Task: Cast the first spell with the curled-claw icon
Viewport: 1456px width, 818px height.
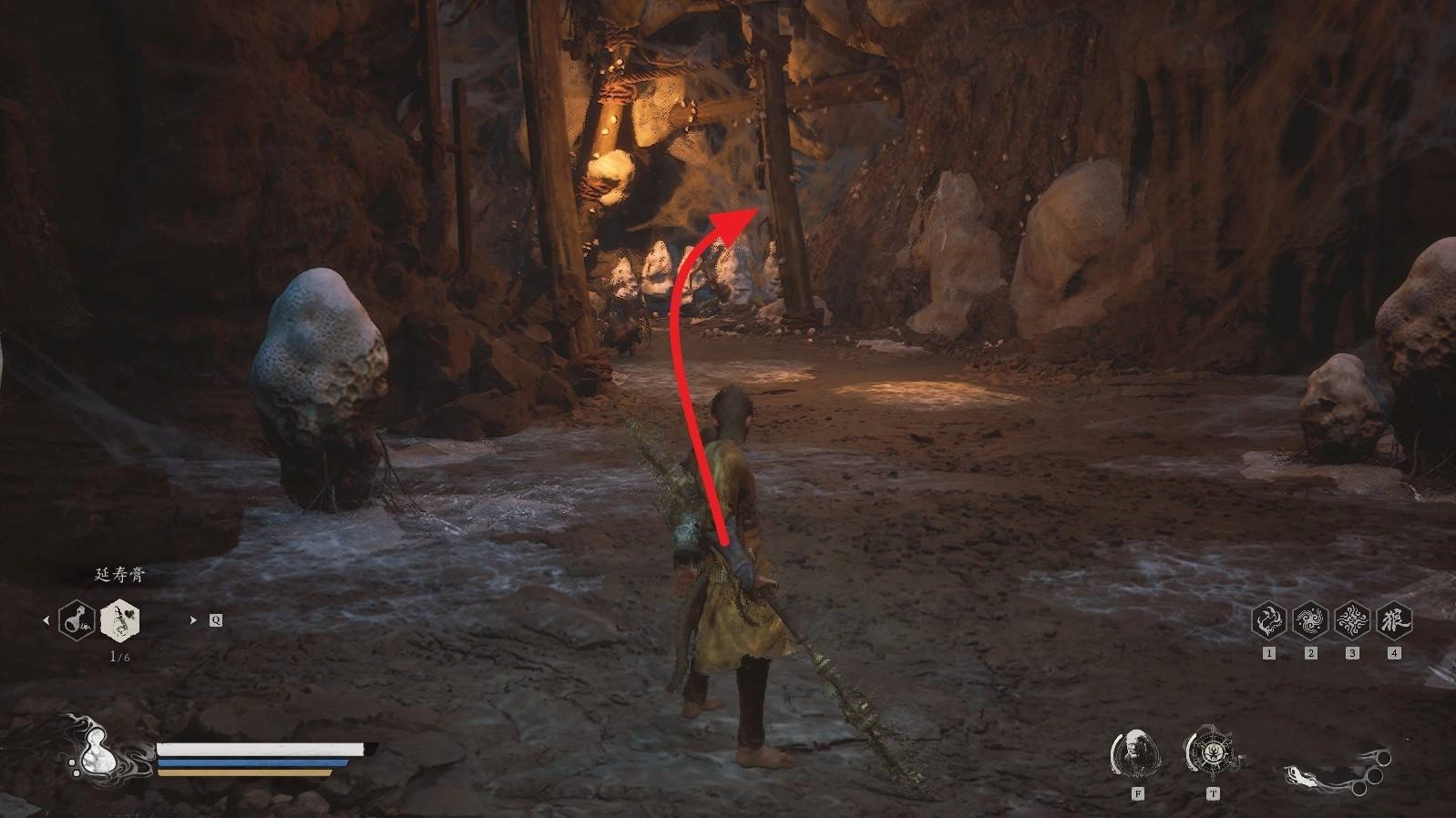Action: (1268, 621)
